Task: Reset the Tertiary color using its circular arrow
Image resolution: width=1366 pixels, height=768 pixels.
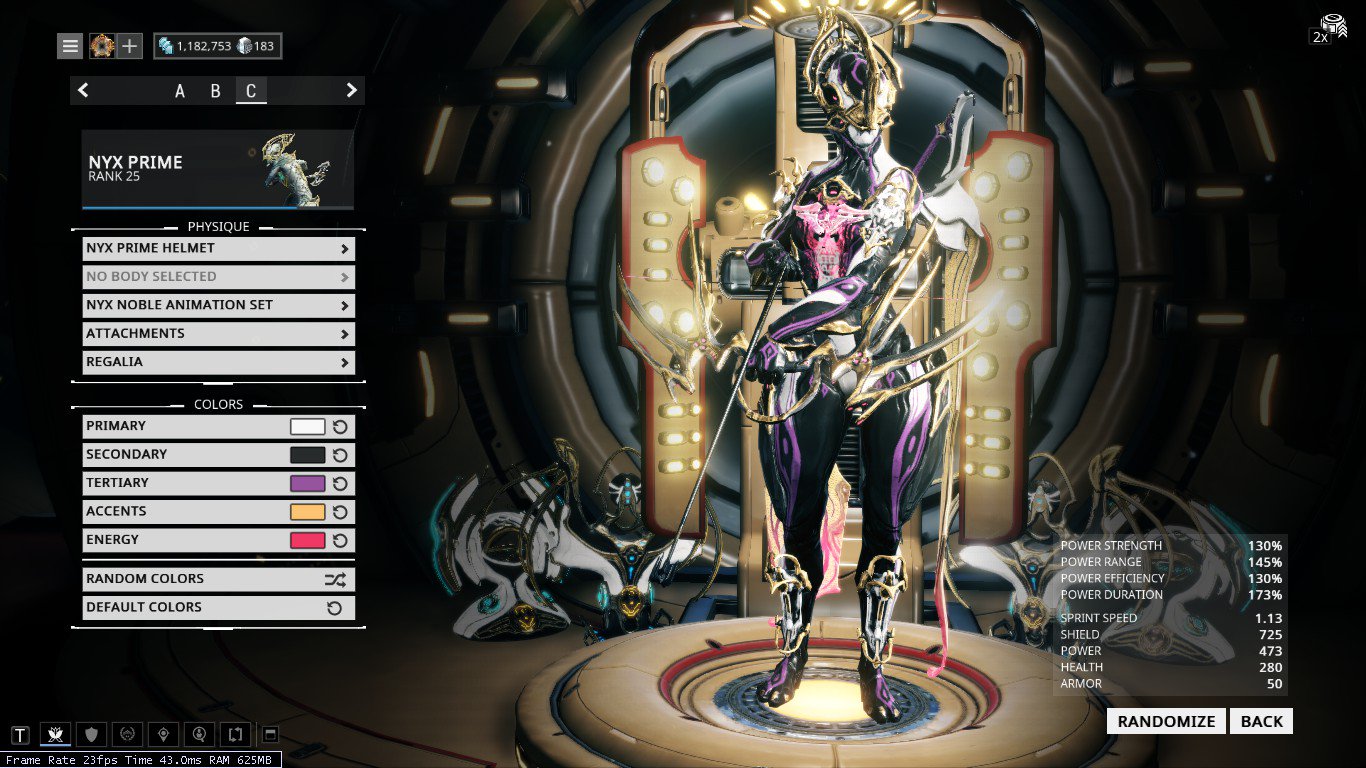Action: pos(342,483)
